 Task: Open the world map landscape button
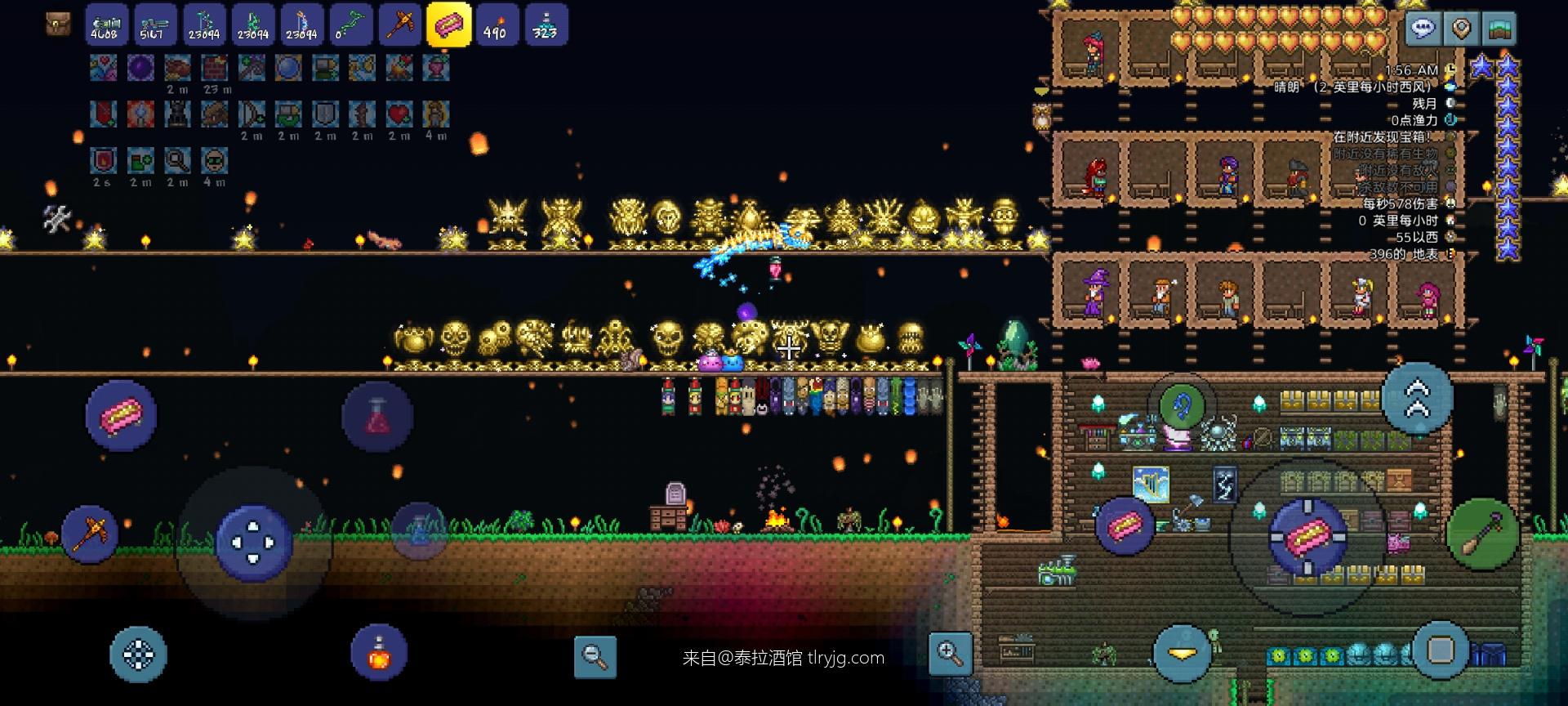click(x=1500, y=29)
